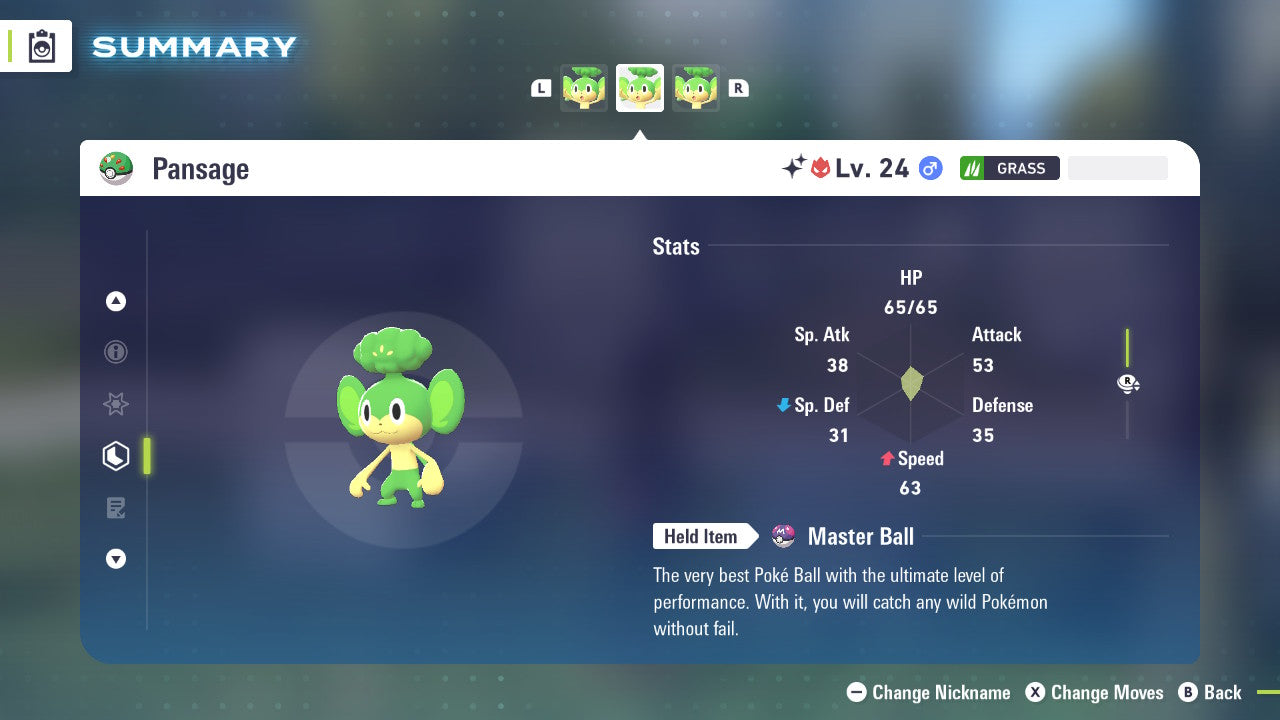The width and height of the screenshot is (1280, 720).
Task: Select the star ribbon/memories icon in sidebar
Action: click(x=115, y=404)
